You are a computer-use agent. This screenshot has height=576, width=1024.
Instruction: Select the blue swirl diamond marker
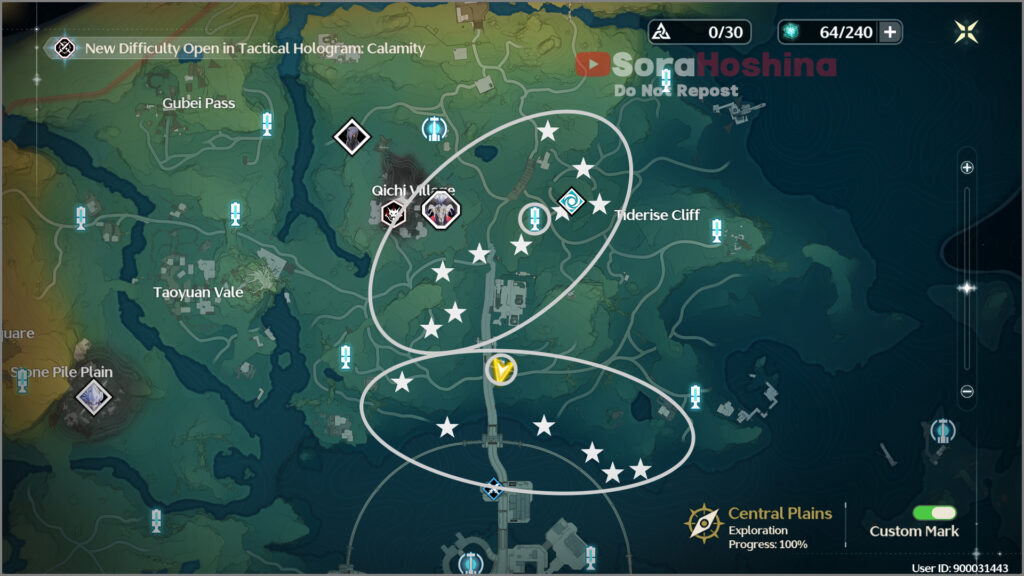pyautogui.click(x=571, y=201)
